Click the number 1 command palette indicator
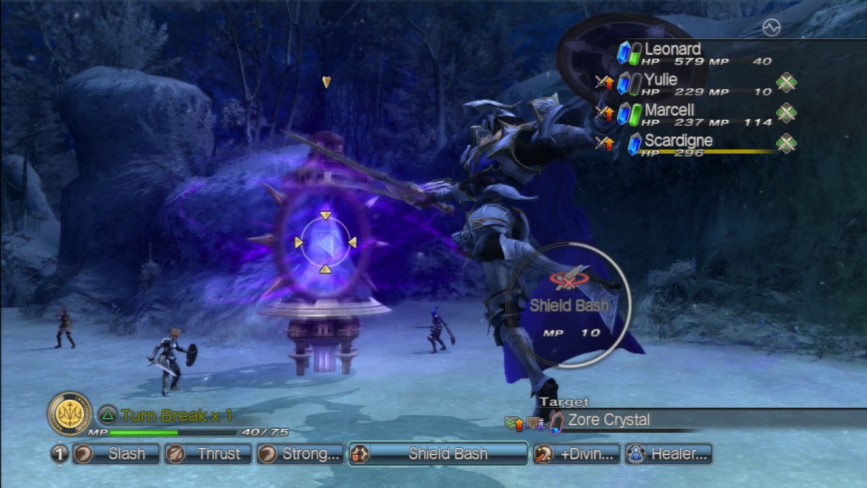The width and height of the screenshot is (867, 488). (59, 454)
